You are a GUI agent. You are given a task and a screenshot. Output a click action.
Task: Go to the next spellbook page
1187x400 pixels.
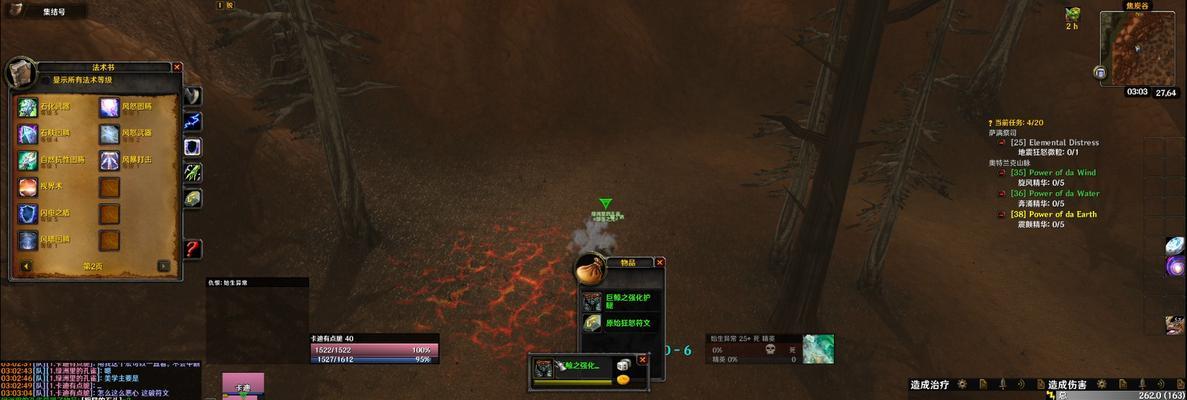point(163,266)
